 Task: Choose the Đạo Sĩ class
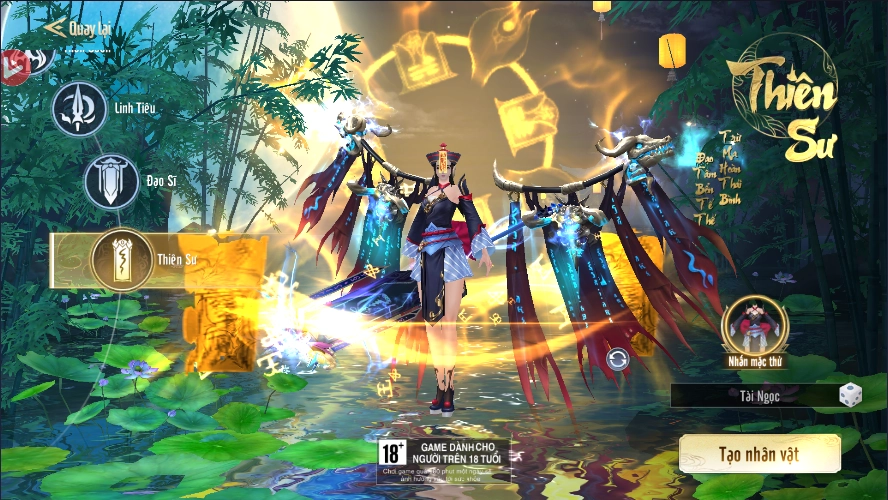[111, 181]
